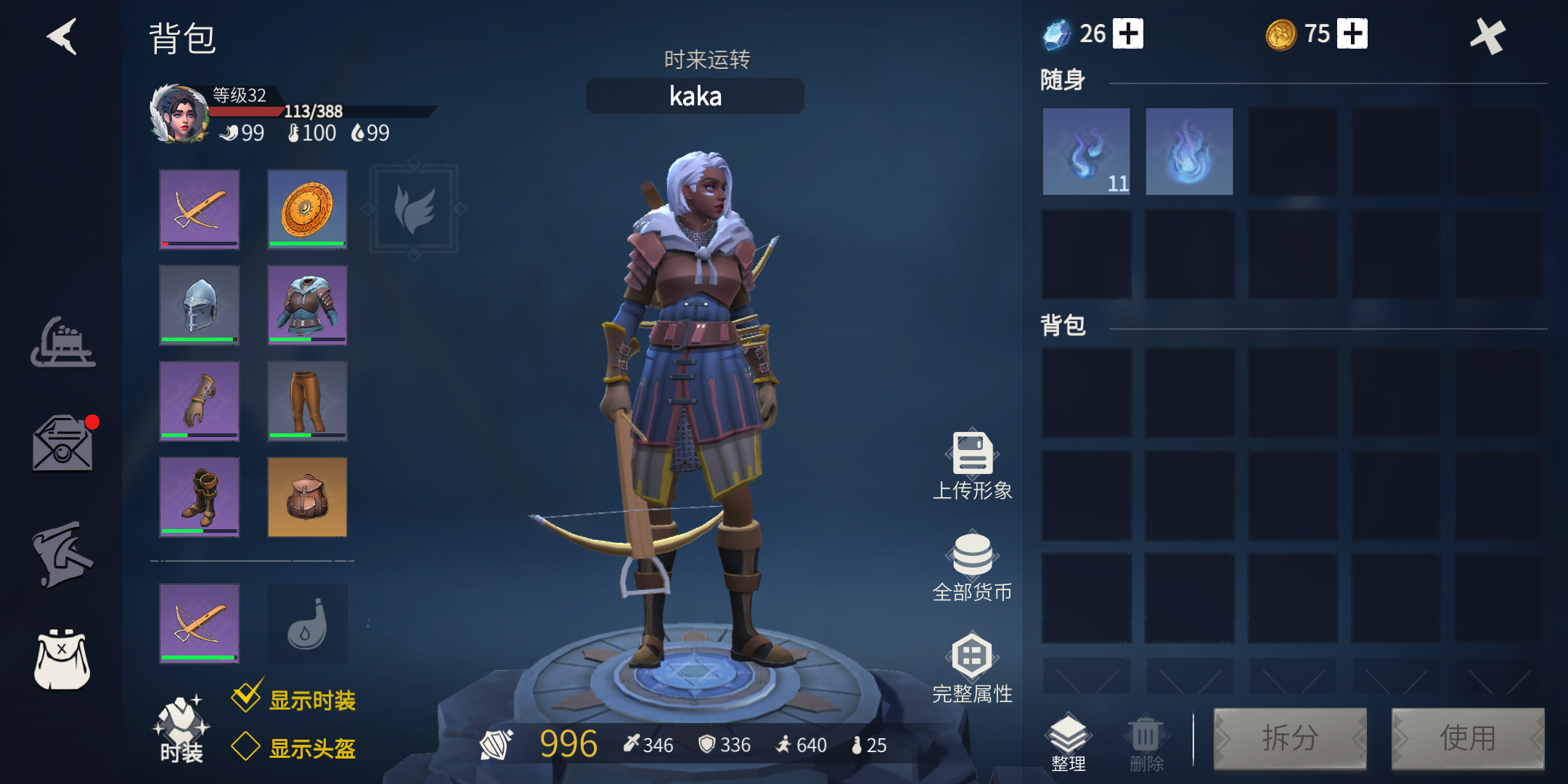Select the blue flame item stack of 11
The image size is (1568, 784).
pyautogui.click(x=1086, y=152)
